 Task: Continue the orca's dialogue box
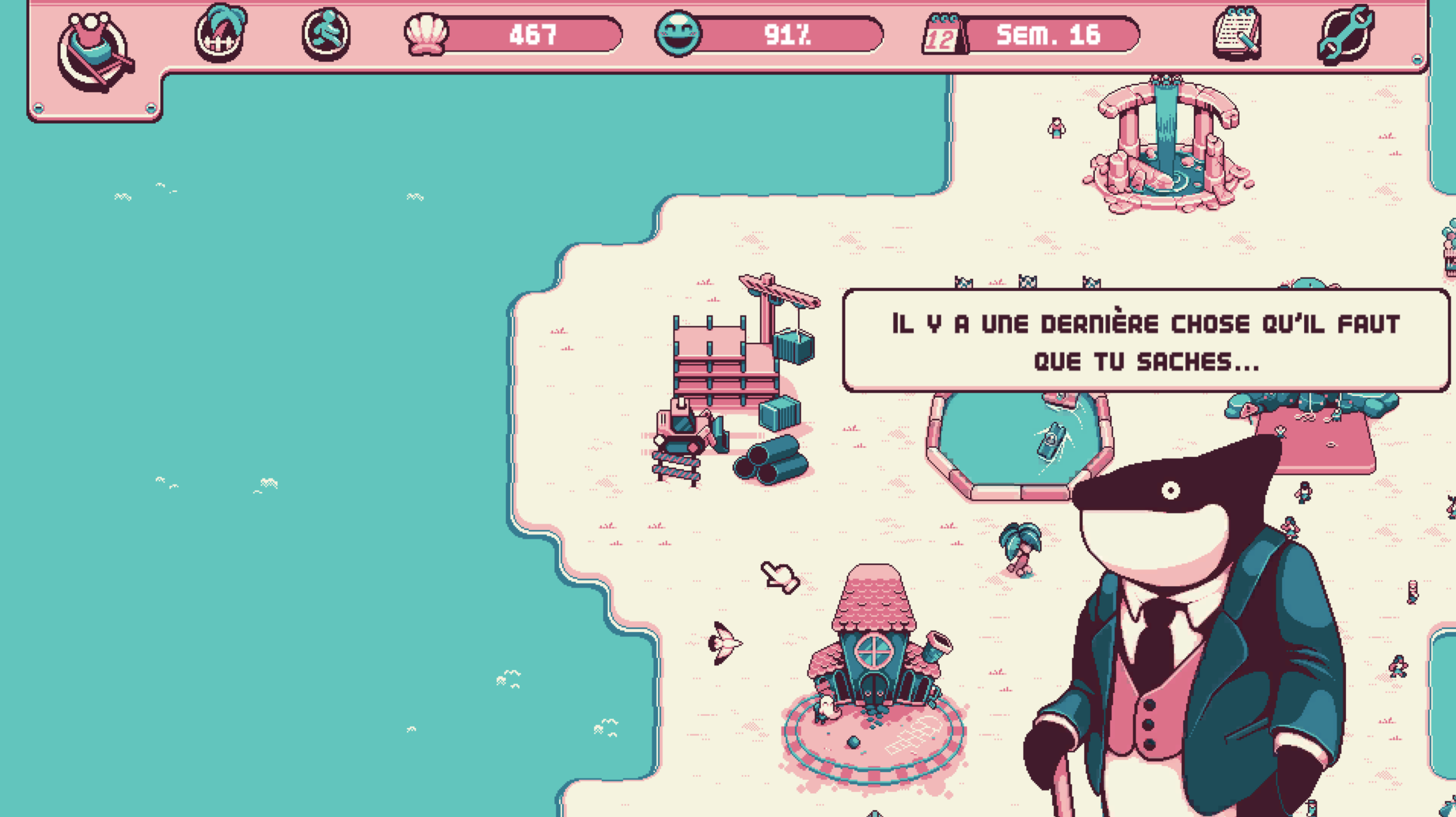[x=1146, y=341]
